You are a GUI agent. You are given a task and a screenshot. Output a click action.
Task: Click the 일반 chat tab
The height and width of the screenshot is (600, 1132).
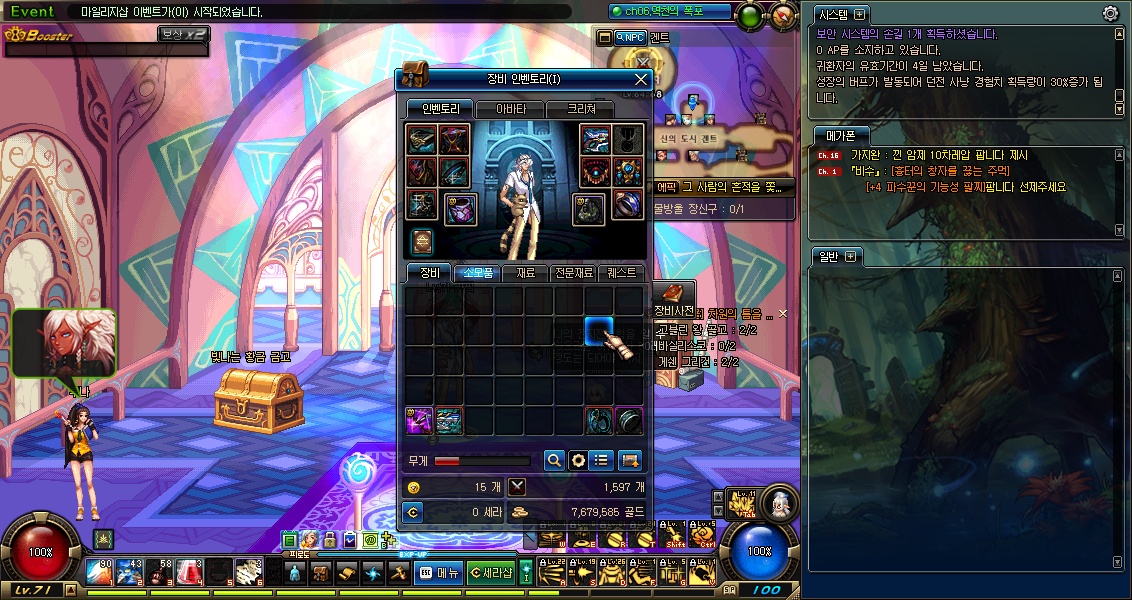tap(829, 257)
